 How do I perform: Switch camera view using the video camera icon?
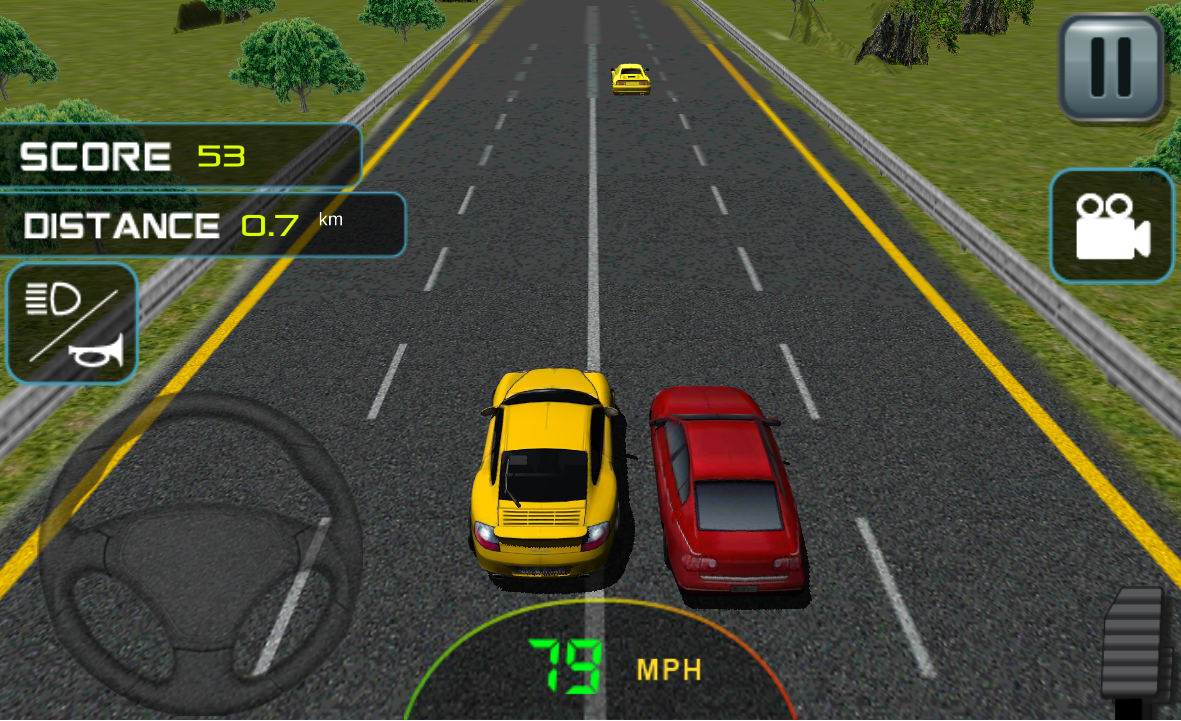pyautogui.click(x=1111, y=225)
